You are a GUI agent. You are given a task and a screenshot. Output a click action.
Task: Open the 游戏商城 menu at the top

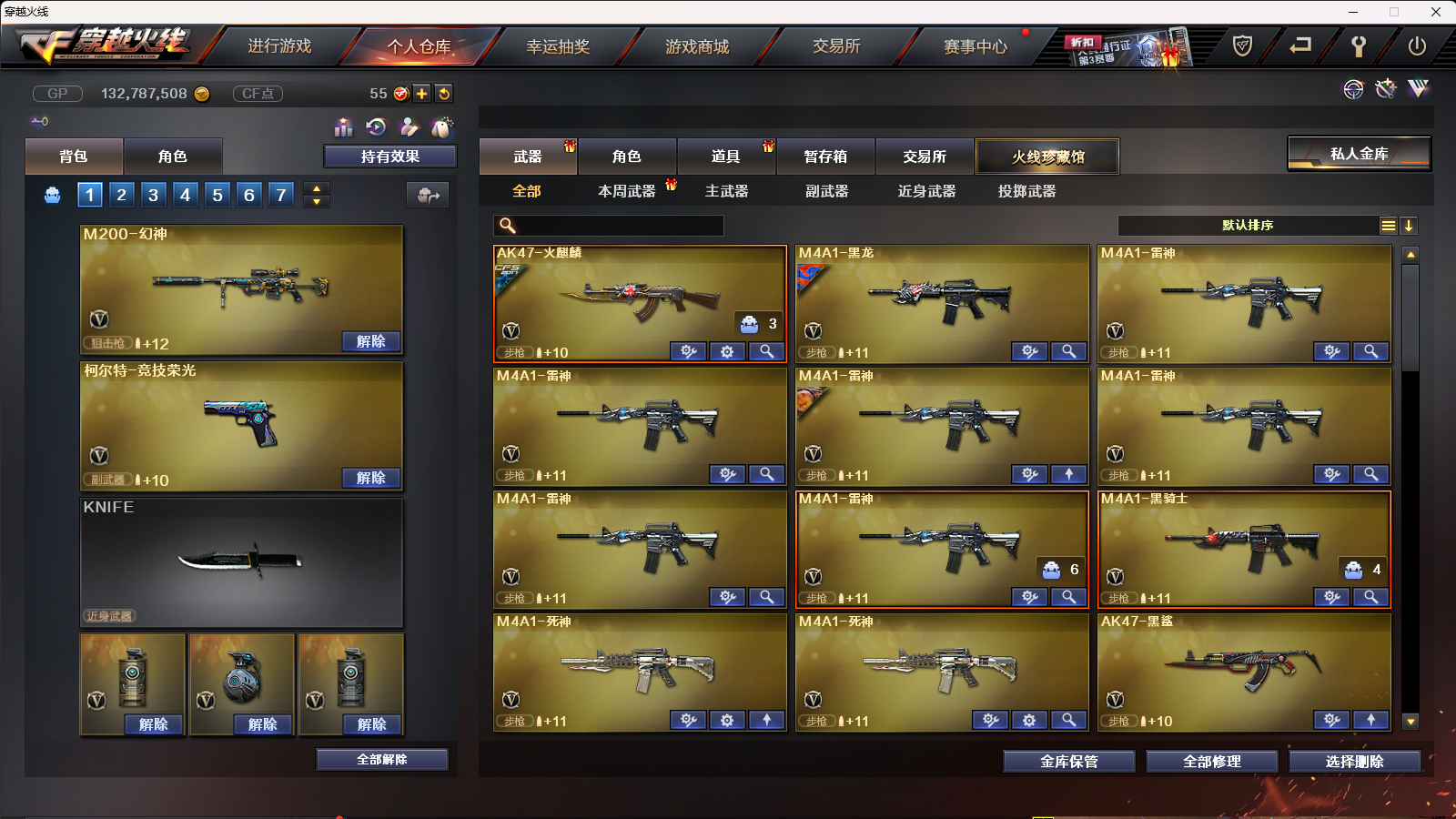click(695, 45)
